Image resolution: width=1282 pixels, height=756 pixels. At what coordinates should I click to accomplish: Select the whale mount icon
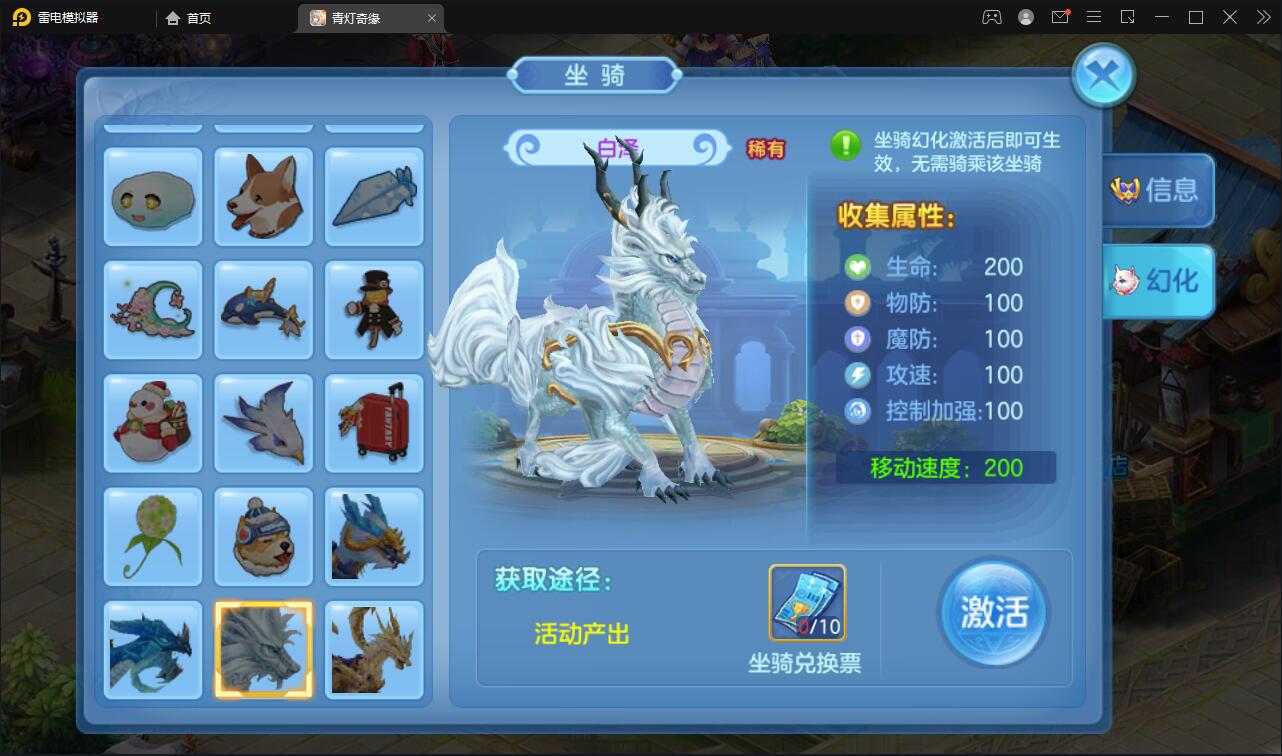[263, 309]
